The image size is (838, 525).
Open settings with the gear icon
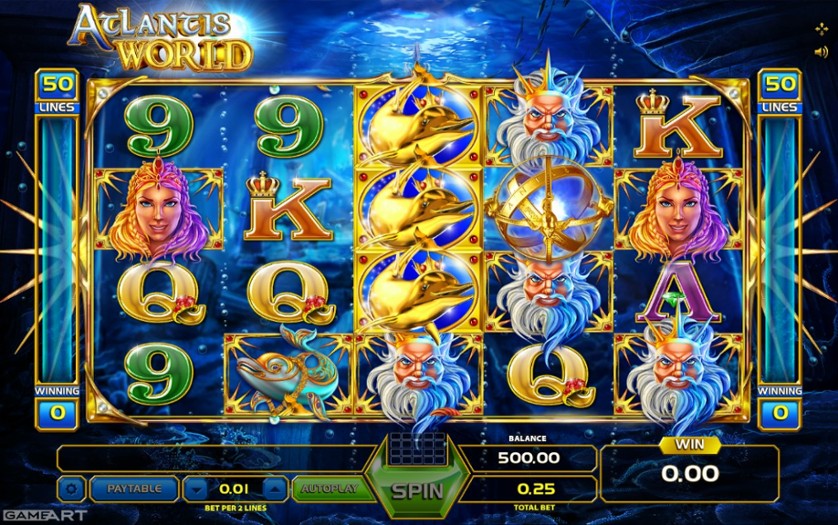[71, 489]
